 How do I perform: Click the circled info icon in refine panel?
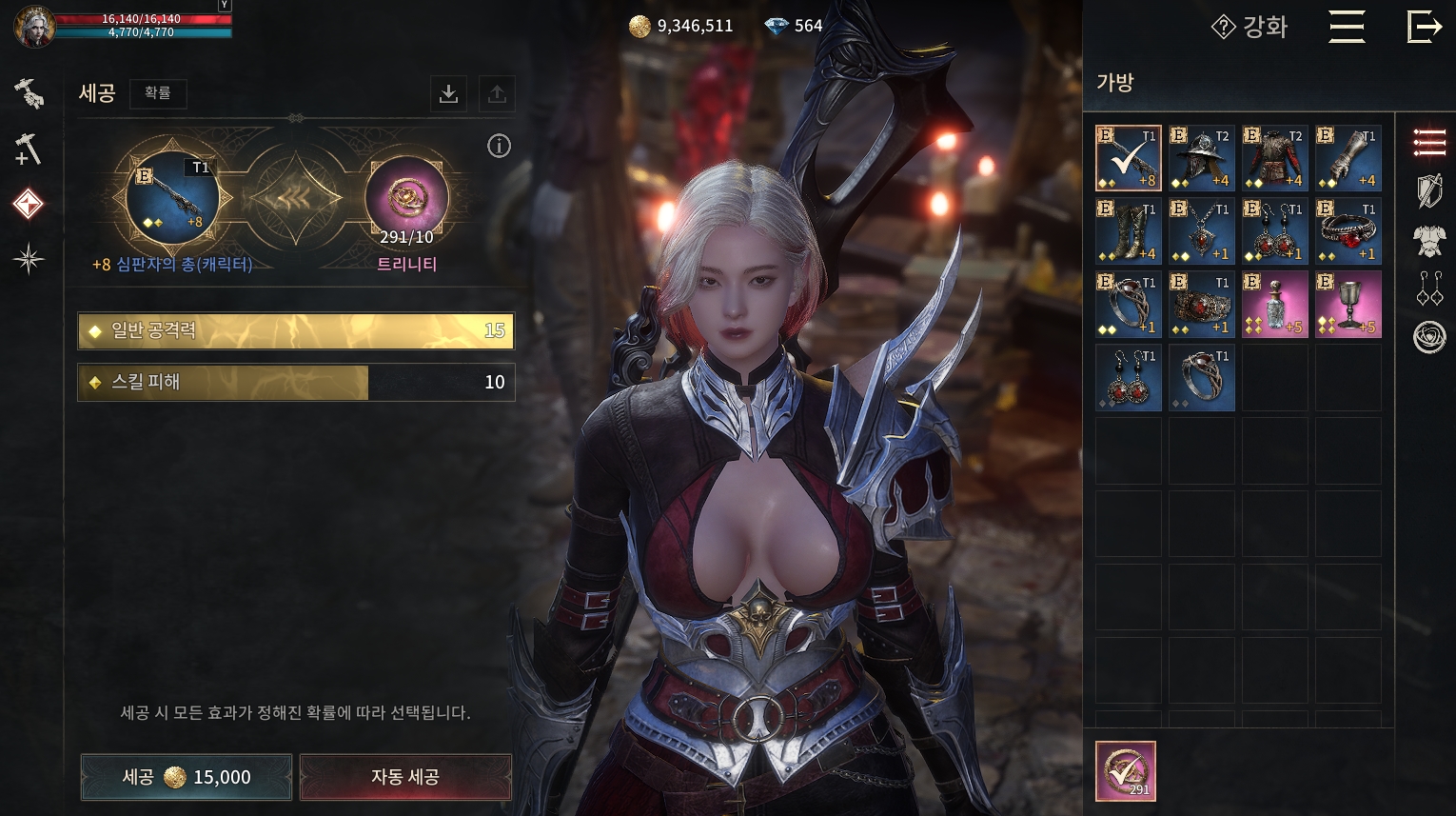(499, 146)
